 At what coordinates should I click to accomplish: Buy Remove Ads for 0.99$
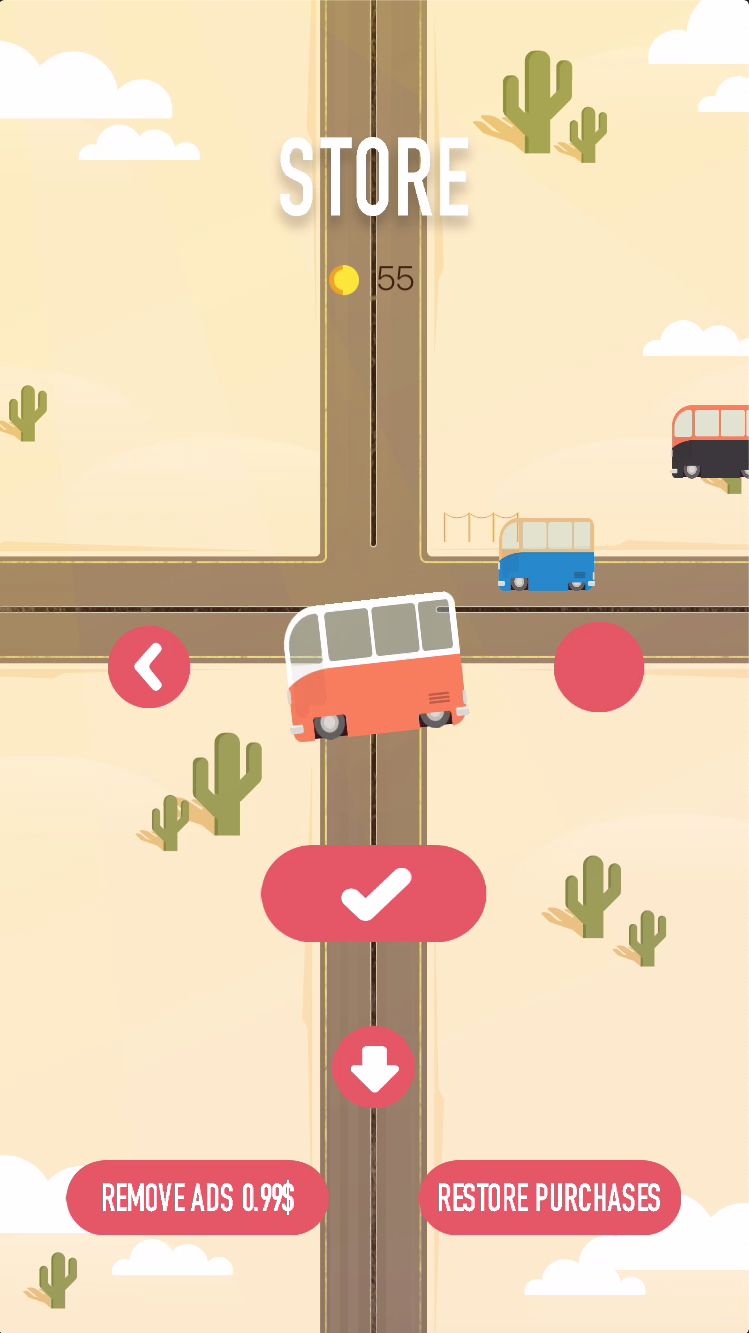pyautogui.click(x=197, y=1197)
